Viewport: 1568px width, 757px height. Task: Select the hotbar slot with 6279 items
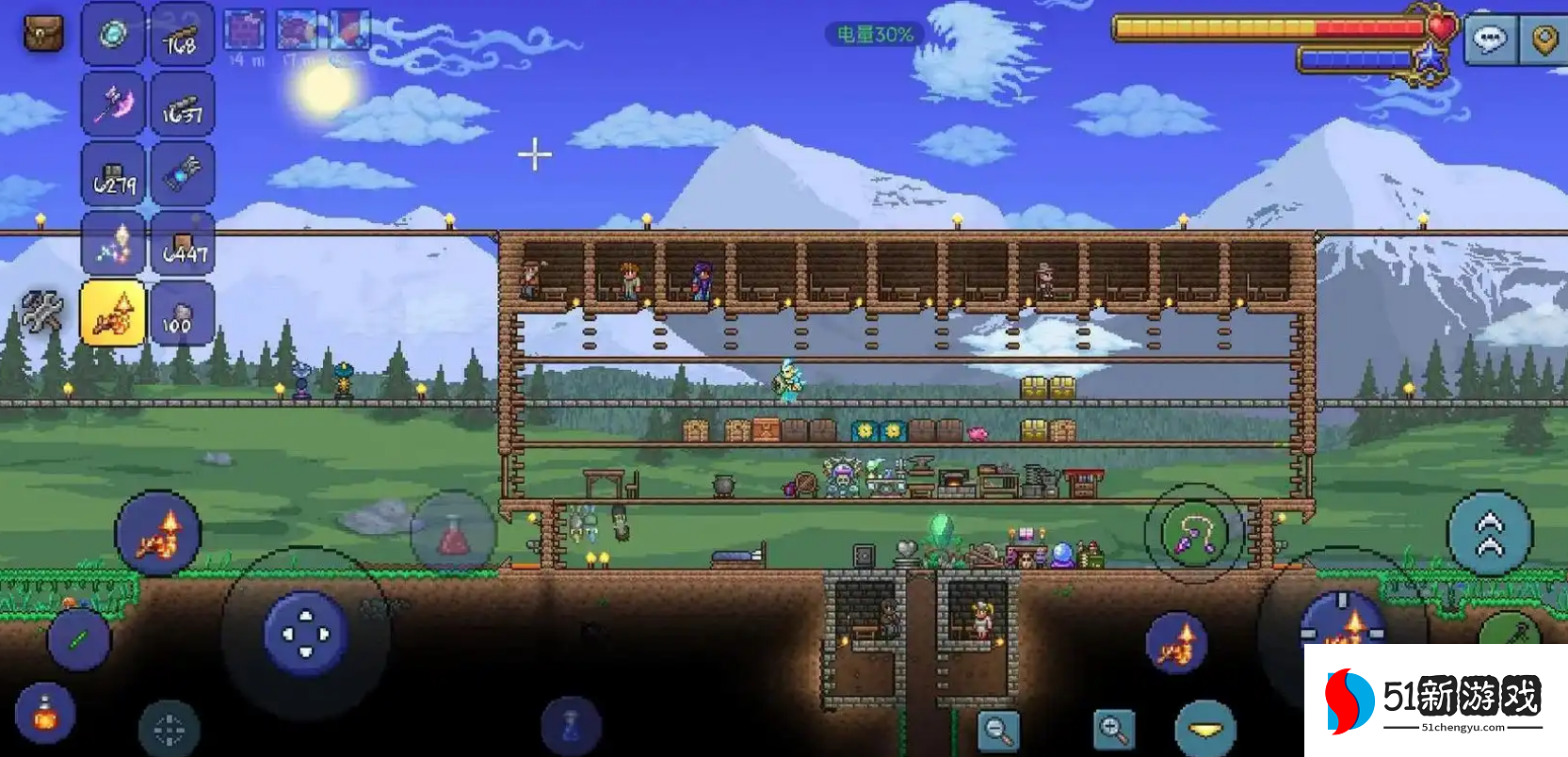[x=114, y=174]
